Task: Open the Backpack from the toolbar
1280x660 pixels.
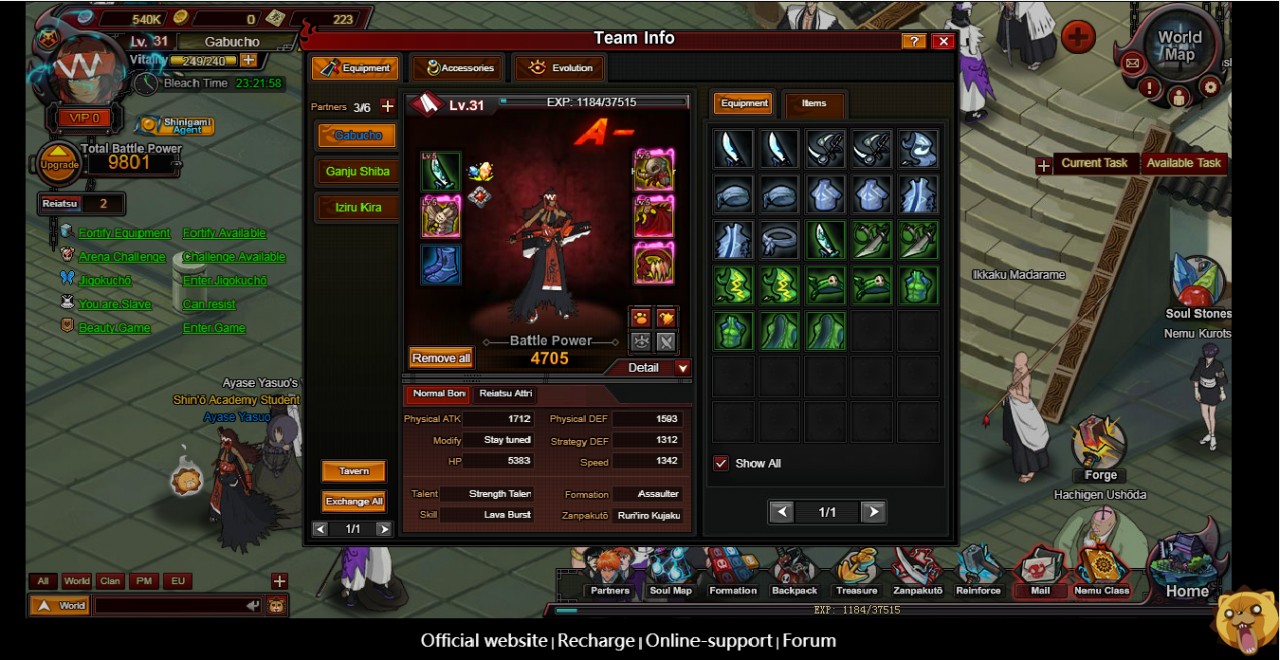Action: point(794,573)
